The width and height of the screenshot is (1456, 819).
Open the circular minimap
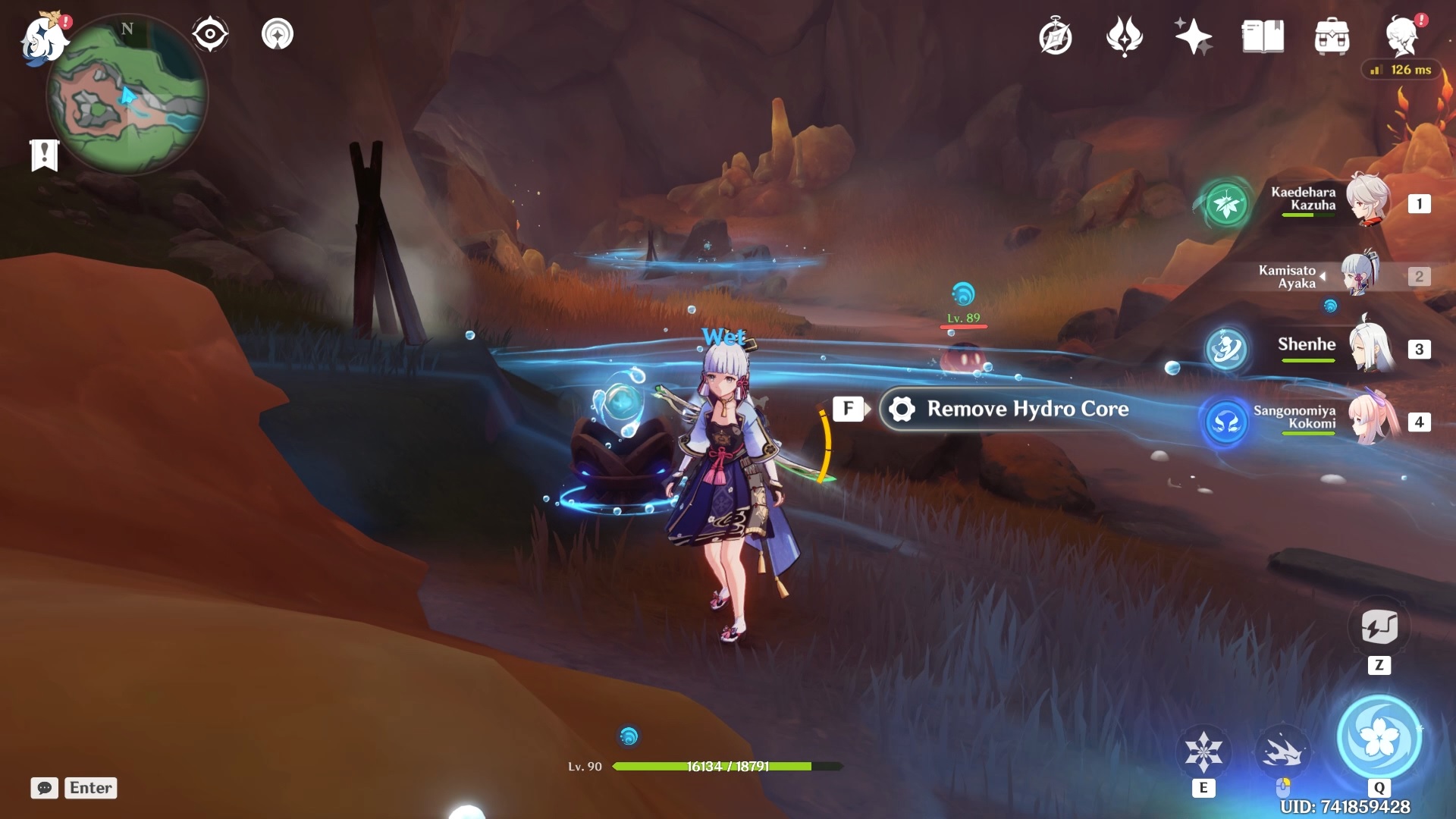(127, 99)
